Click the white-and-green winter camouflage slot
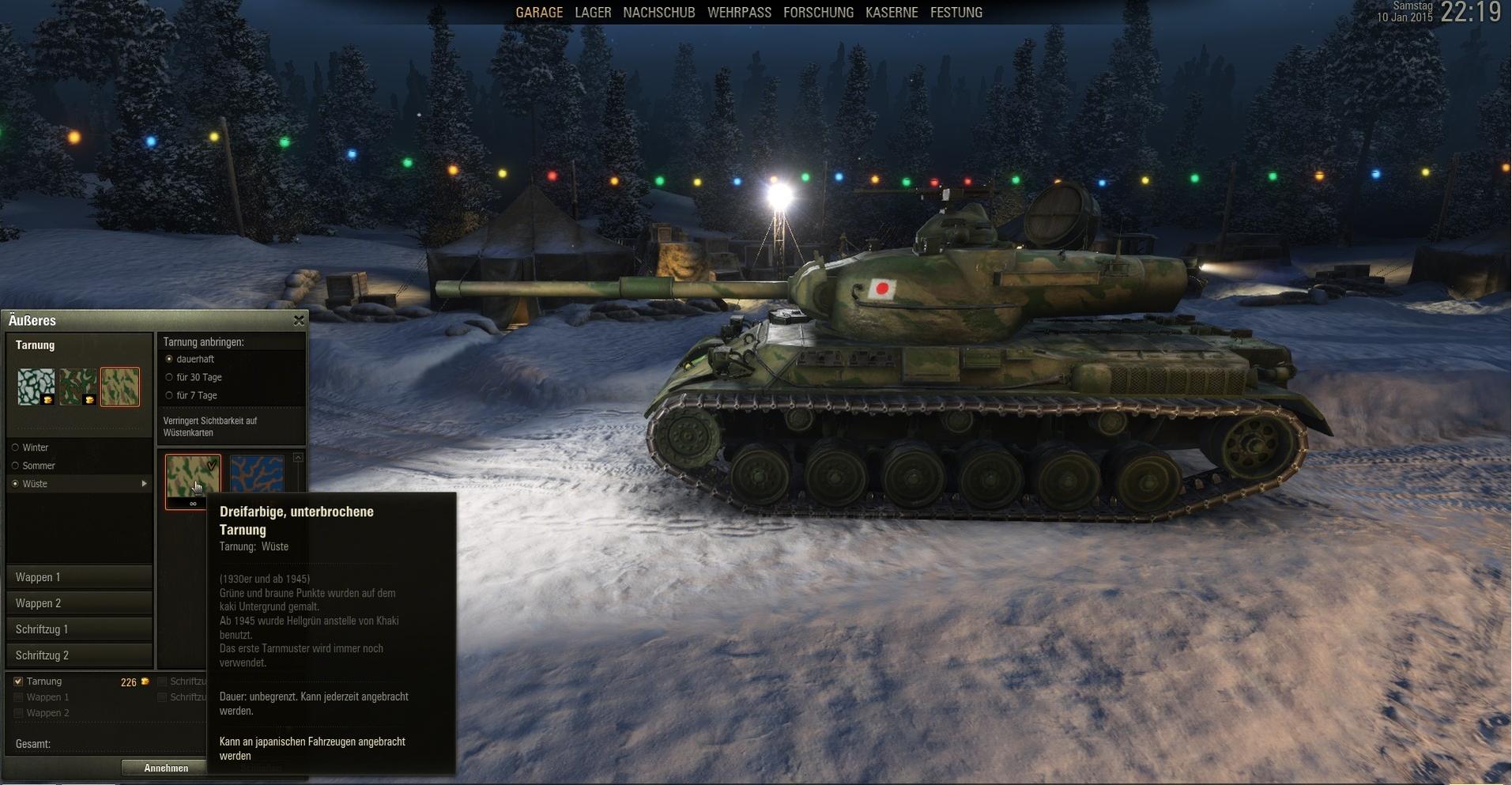The image size is (1512, 785). (36, 387)
